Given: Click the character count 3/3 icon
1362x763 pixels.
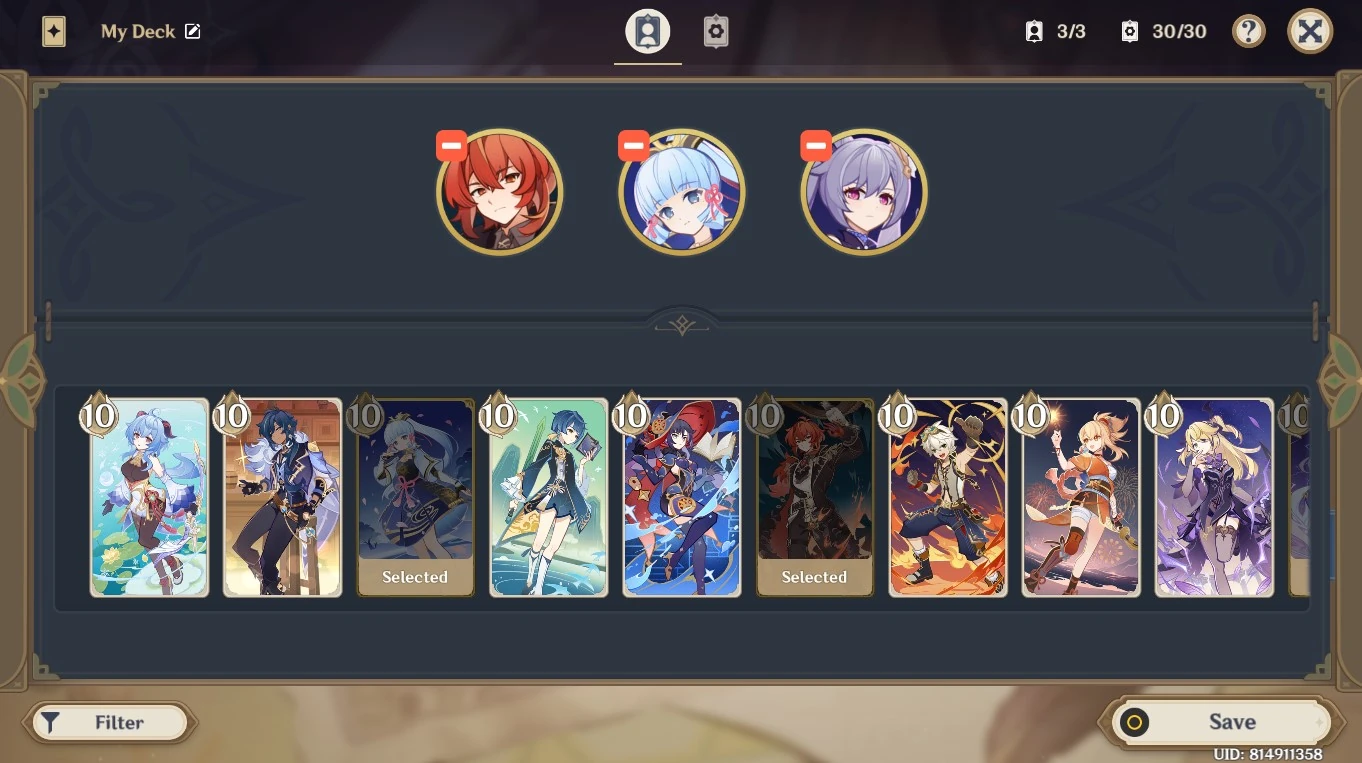Looking at the screenshot, I should tap(1034, 31).
